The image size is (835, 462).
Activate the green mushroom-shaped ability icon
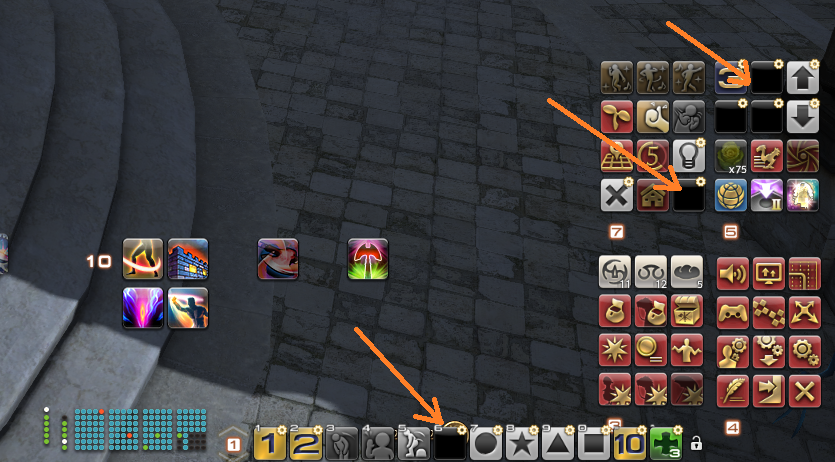[x=368, y=258]
